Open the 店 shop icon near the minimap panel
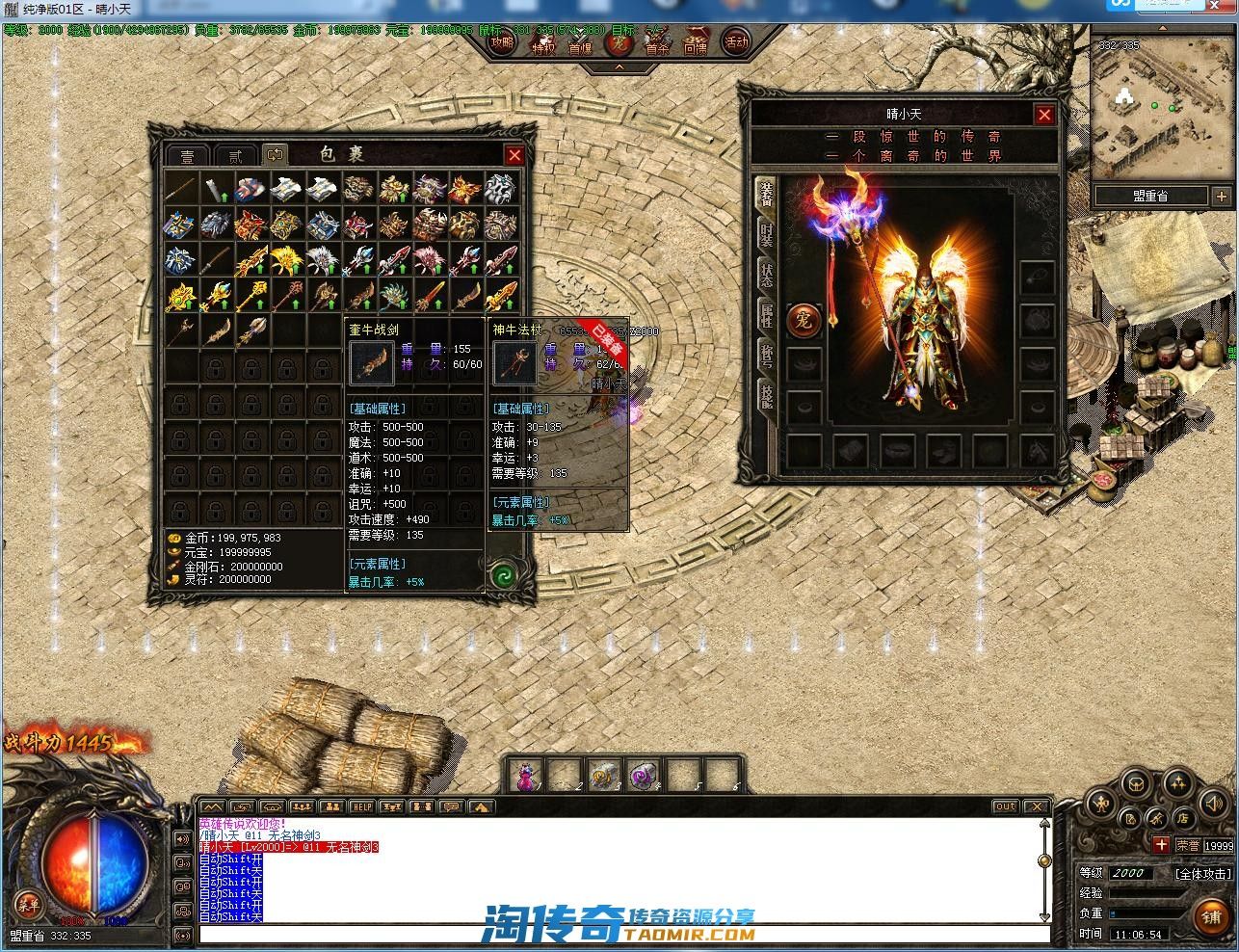The width and height of the screenshot is (1239, 952). 1181,820
